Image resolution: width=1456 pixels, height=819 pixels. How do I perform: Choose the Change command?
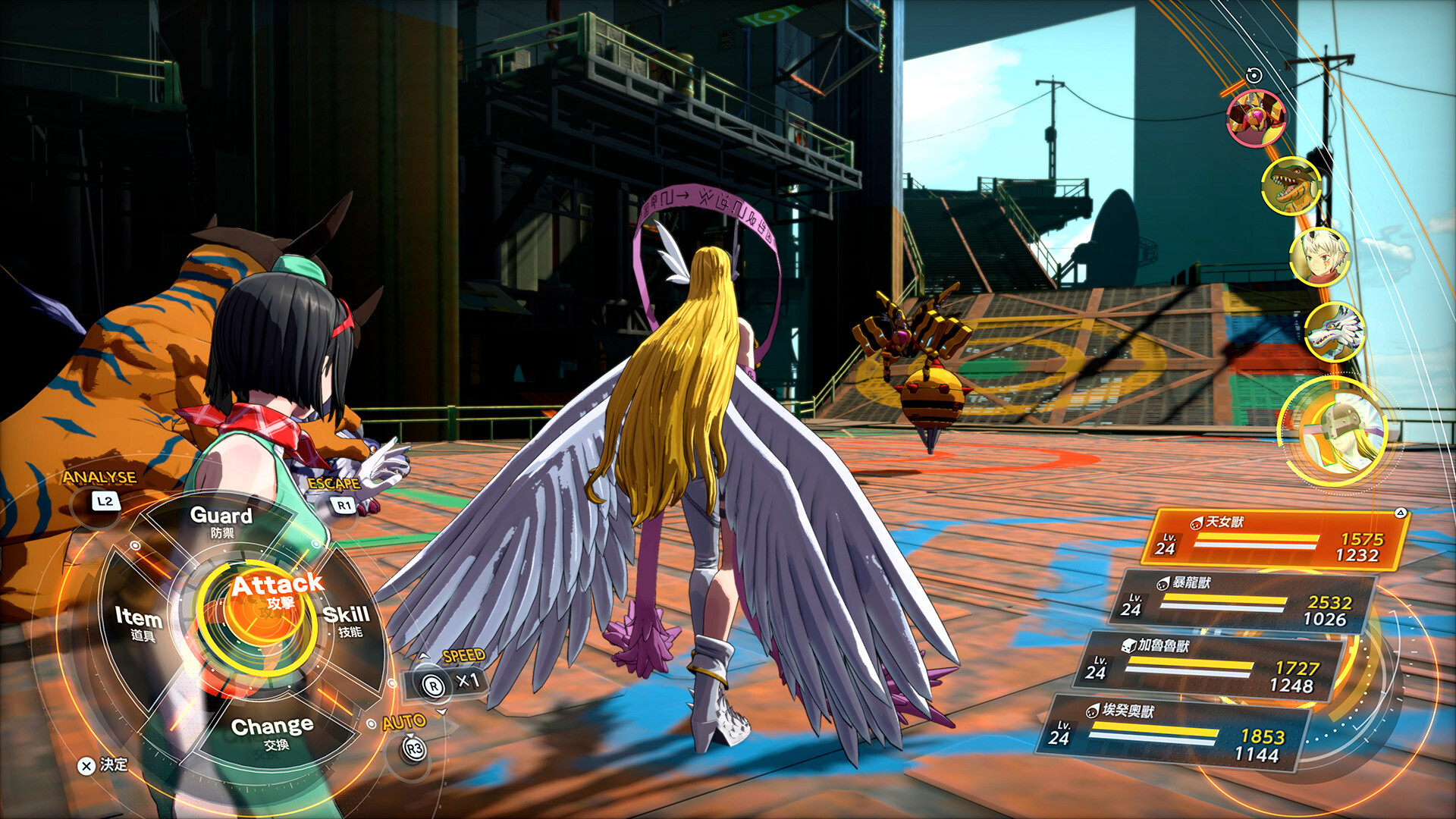coord(271,733)
